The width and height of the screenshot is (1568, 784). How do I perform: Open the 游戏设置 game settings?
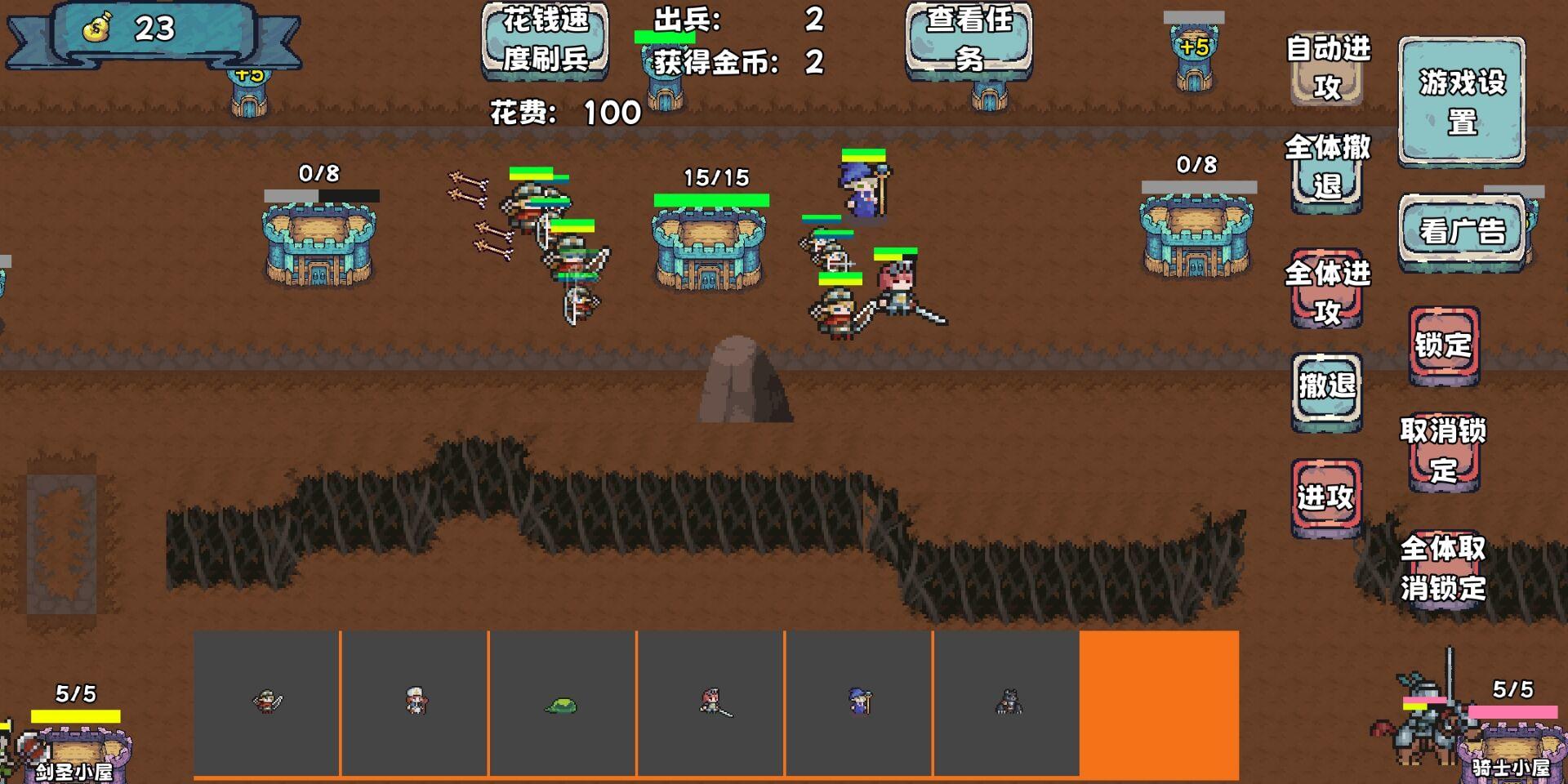(x=1461, y=101)
